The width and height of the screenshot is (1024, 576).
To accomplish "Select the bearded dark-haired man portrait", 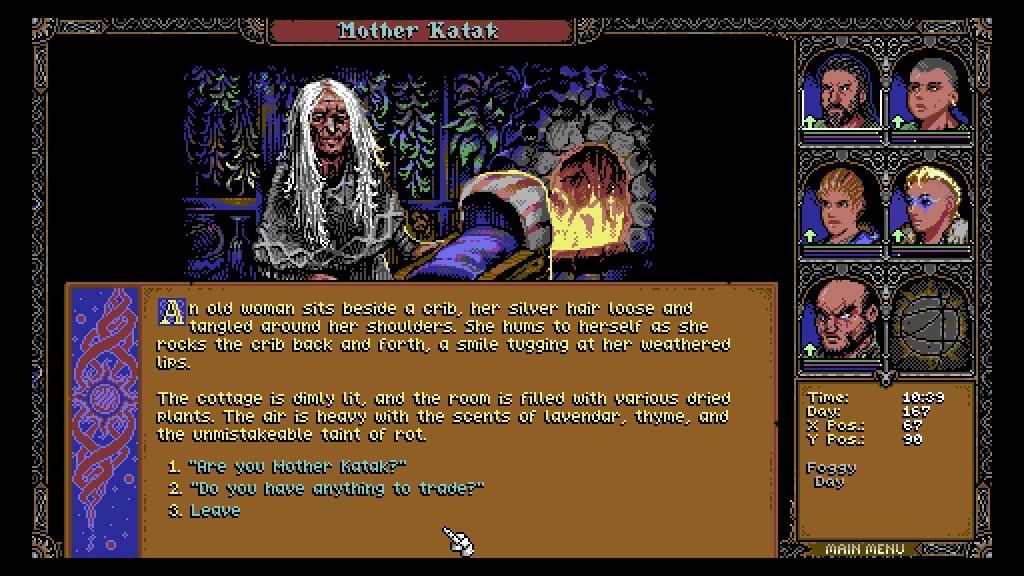I will (841, 92).
